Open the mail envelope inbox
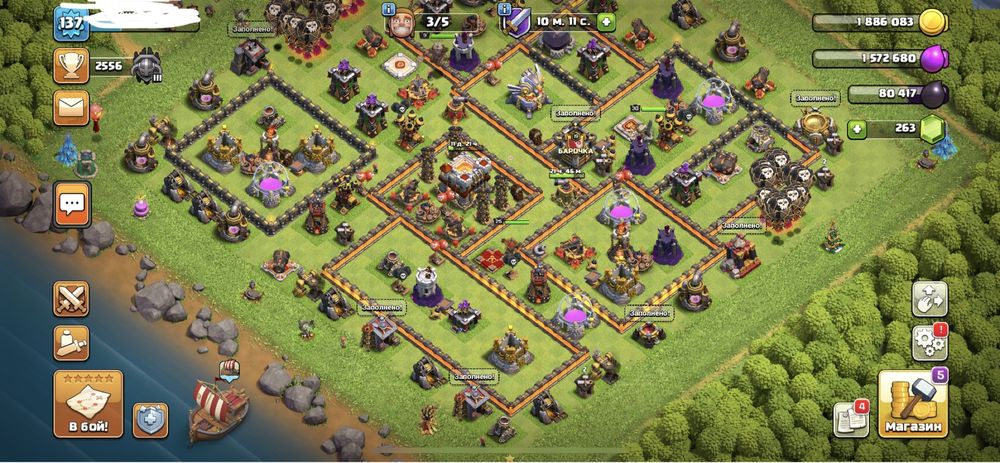 [x=71, y=108]
